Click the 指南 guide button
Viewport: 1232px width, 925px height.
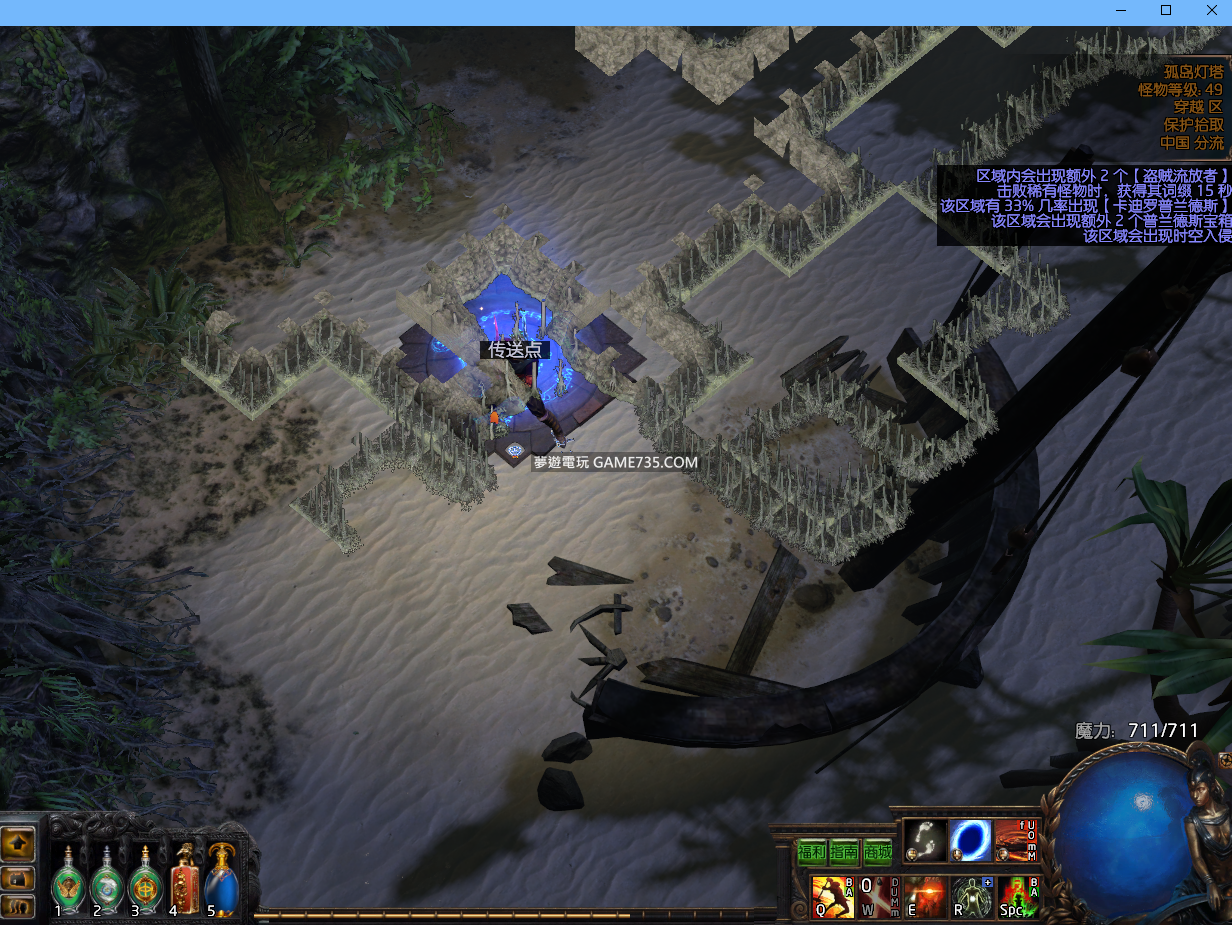844,852
